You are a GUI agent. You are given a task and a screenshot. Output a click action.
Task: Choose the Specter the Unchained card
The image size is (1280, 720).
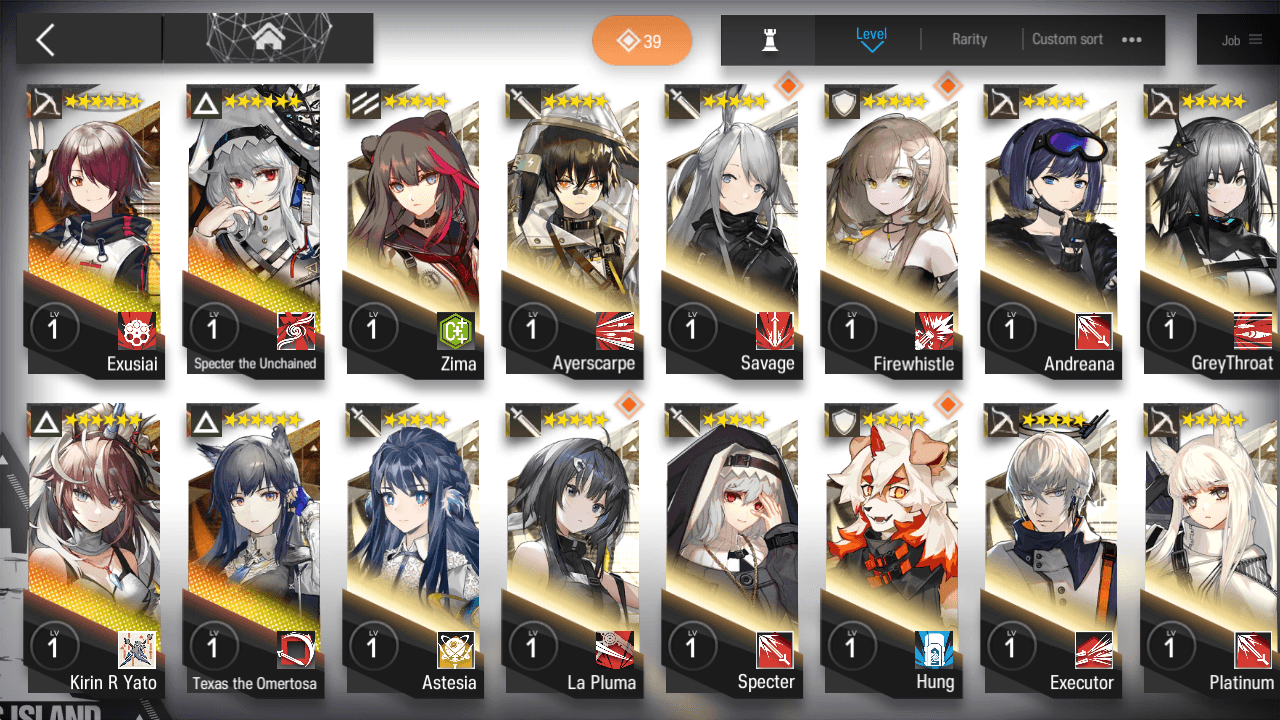point(254,230)
